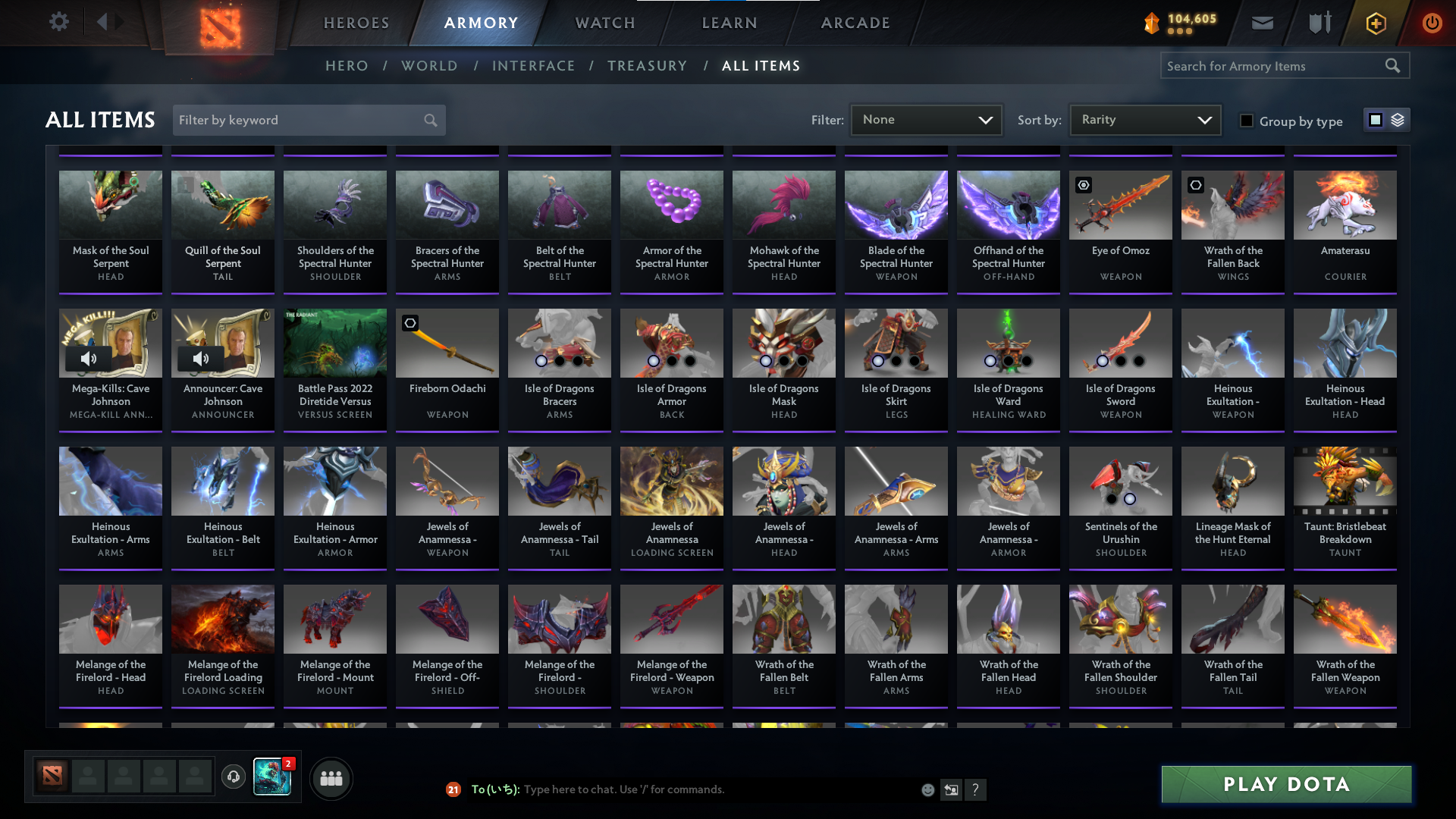Open the friends list icon
The height and width of the screenshot is (819, 1456).
coord(331,778)
